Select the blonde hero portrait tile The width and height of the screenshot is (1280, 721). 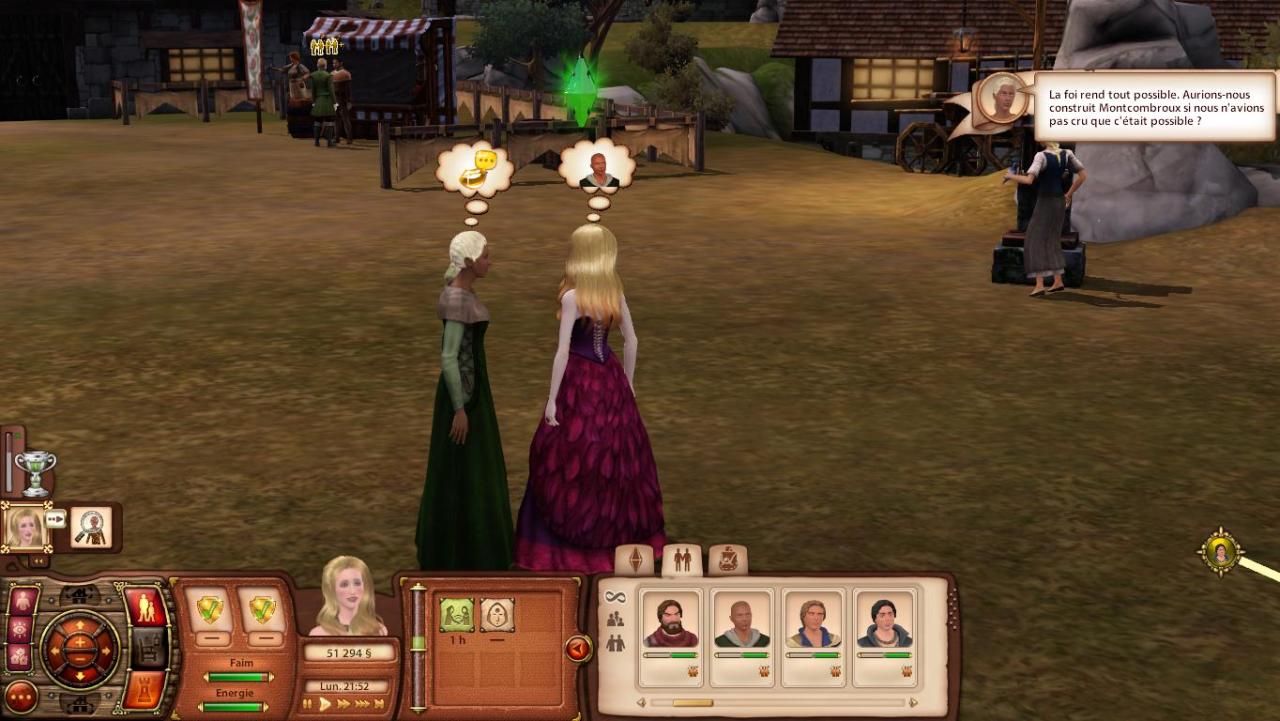(25, 527)
